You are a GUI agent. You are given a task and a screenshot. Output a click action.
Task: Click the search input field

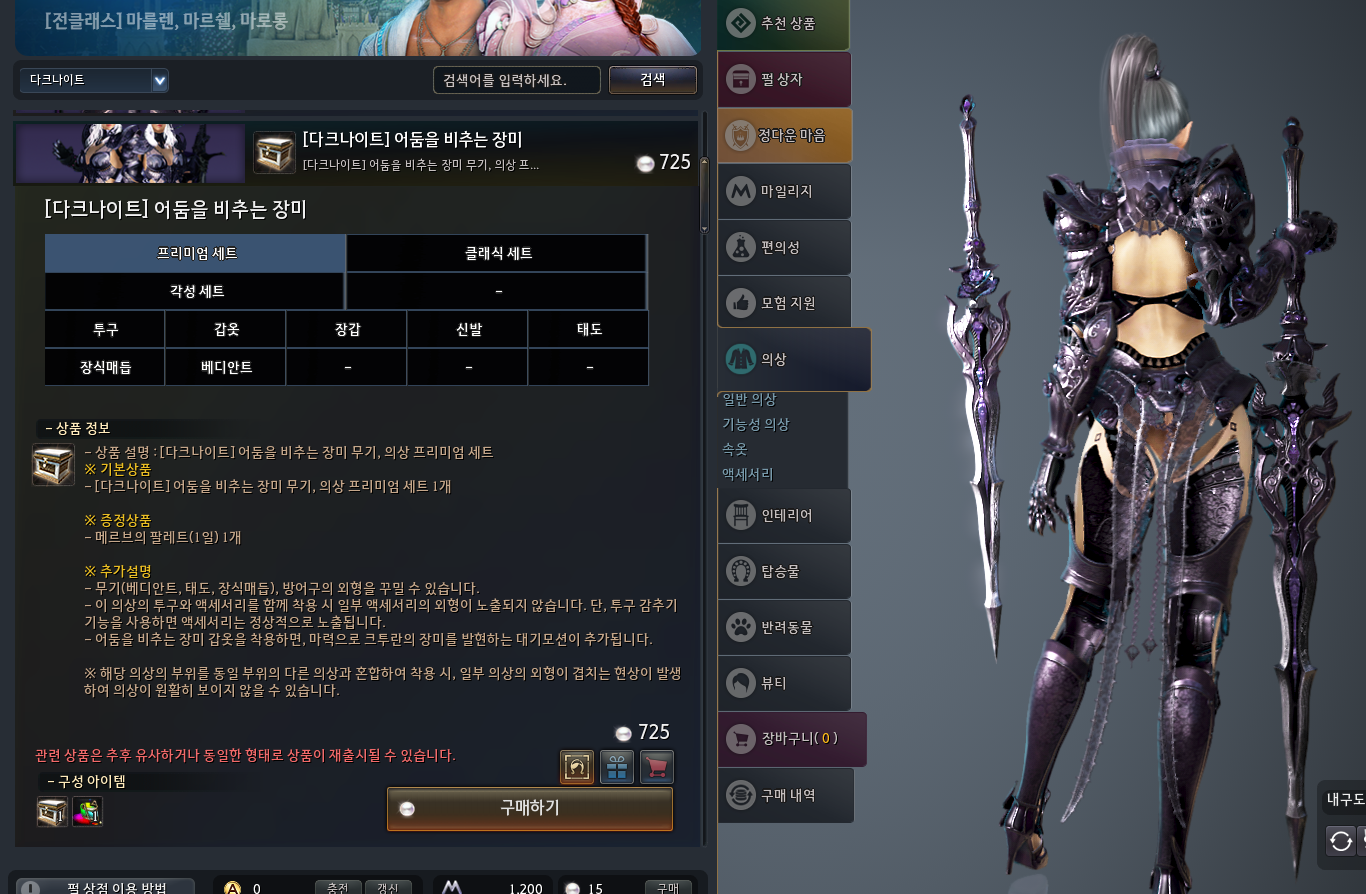[x=517, y=80]
